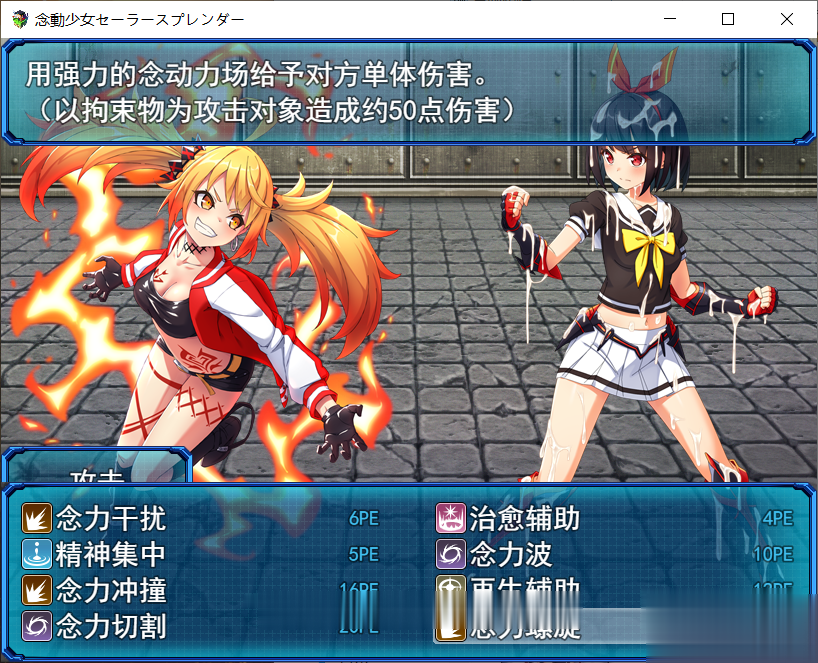
Task: Click the 攻击 command tab
Action: [x=97, y=472]
